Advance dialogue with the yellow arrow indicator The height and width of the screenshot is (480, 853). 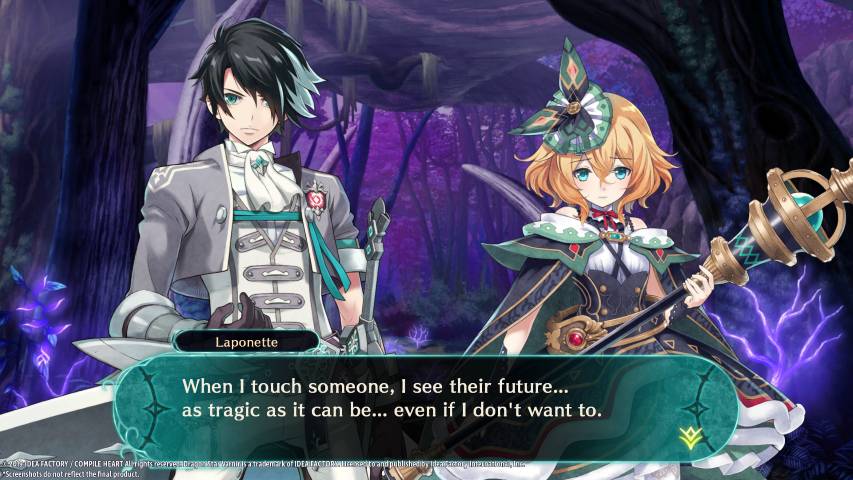coord(688,435)
